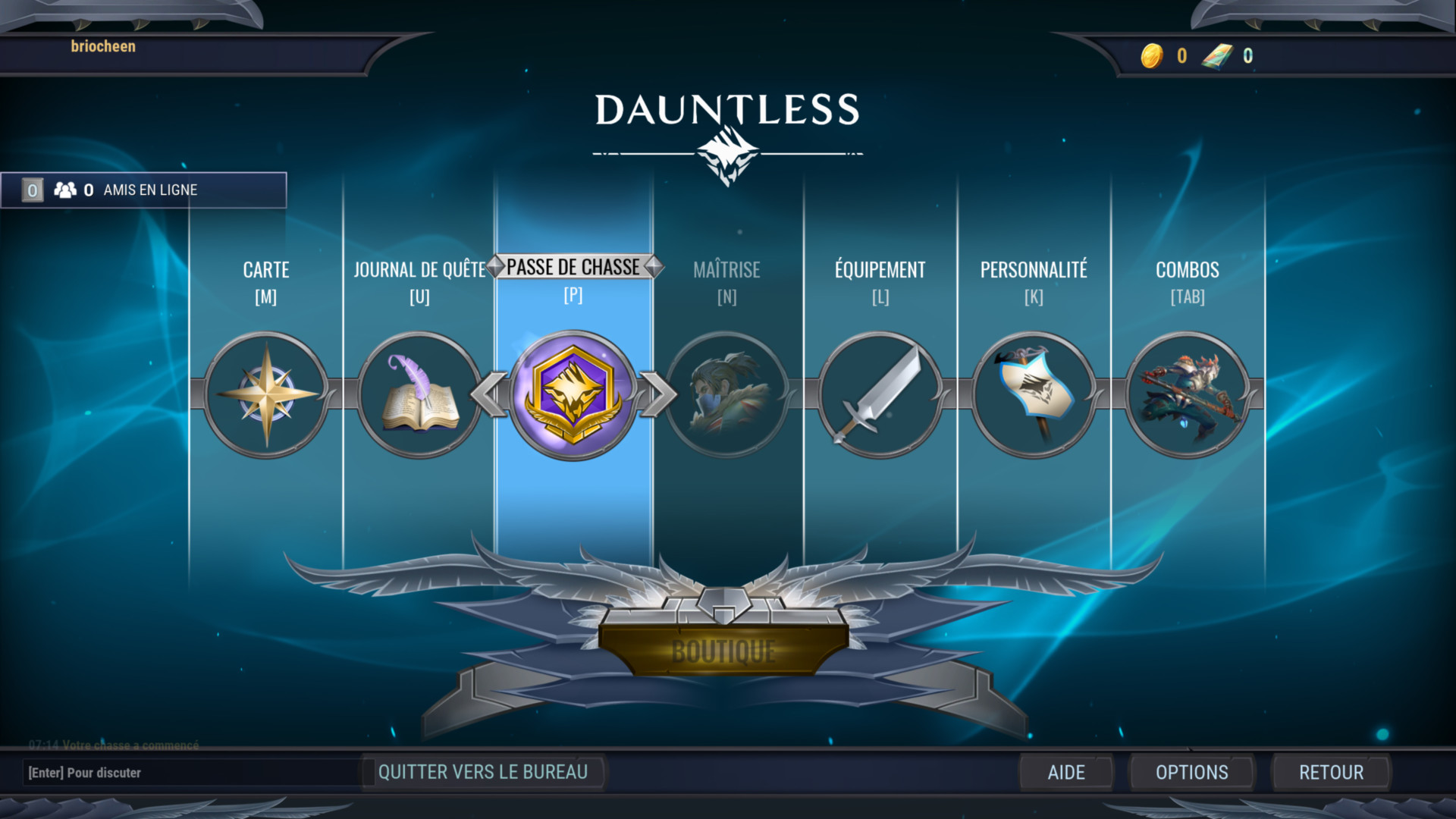Open the Équipement sword icon

(x=880, y=393)
